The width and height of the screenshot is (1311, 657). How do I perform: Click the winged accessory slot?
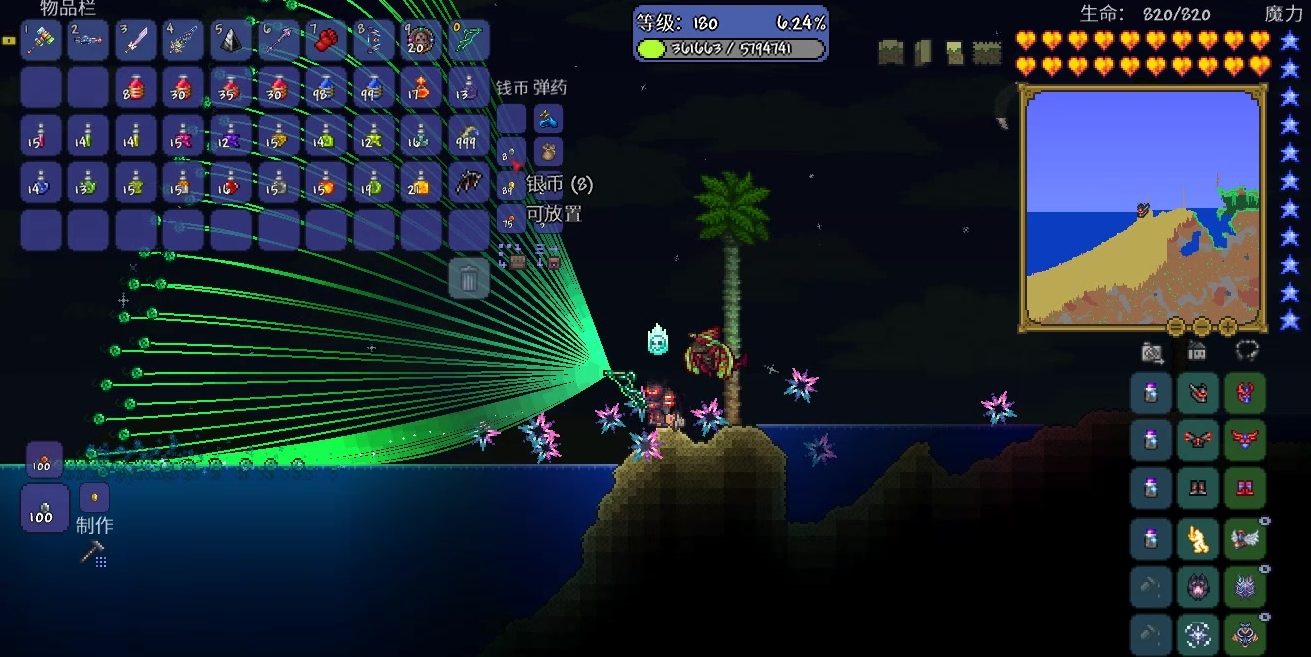tap(1245, 539)
